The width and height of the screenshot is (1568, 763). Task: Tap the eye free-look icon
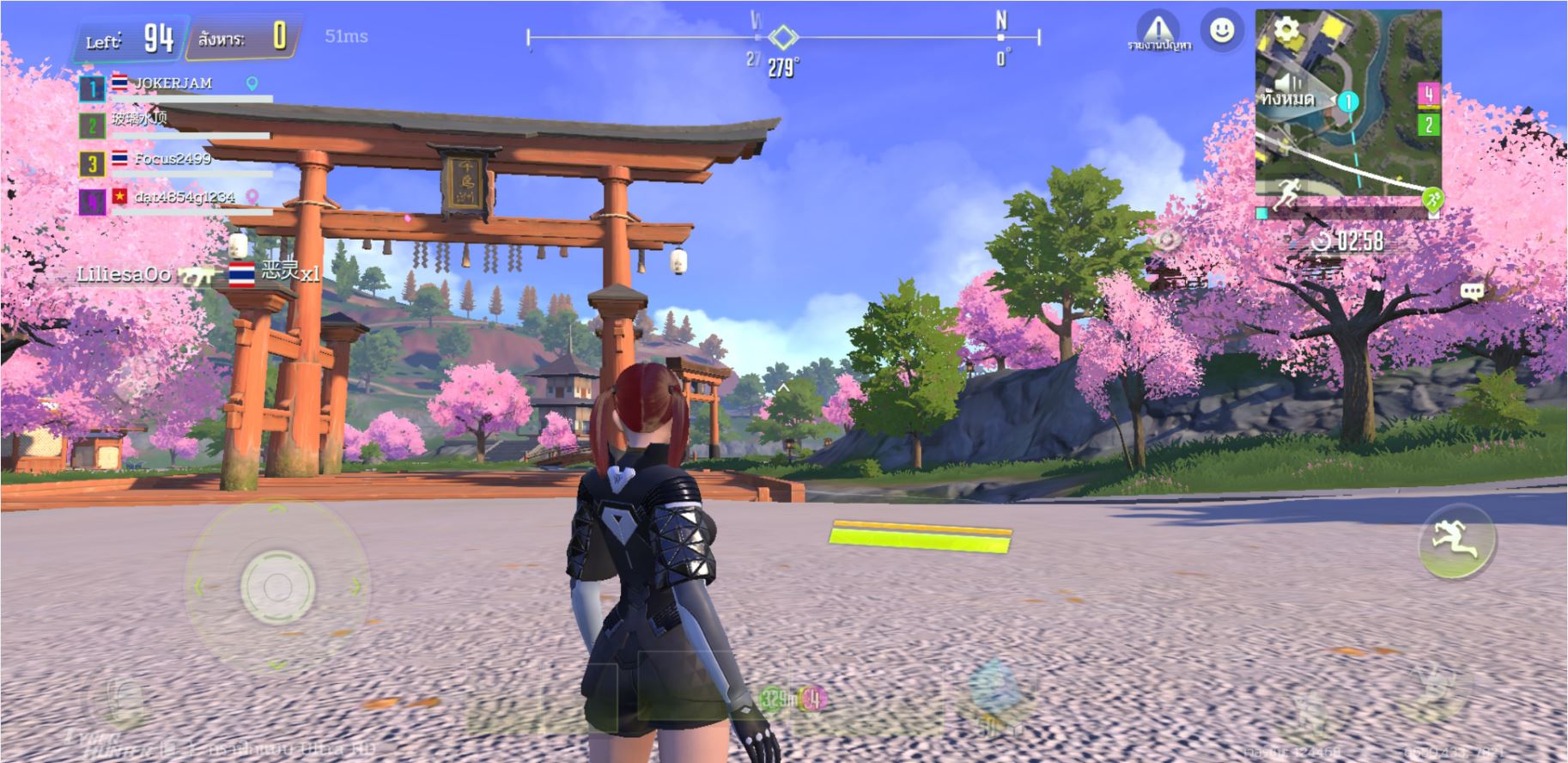coord(1169,240)
